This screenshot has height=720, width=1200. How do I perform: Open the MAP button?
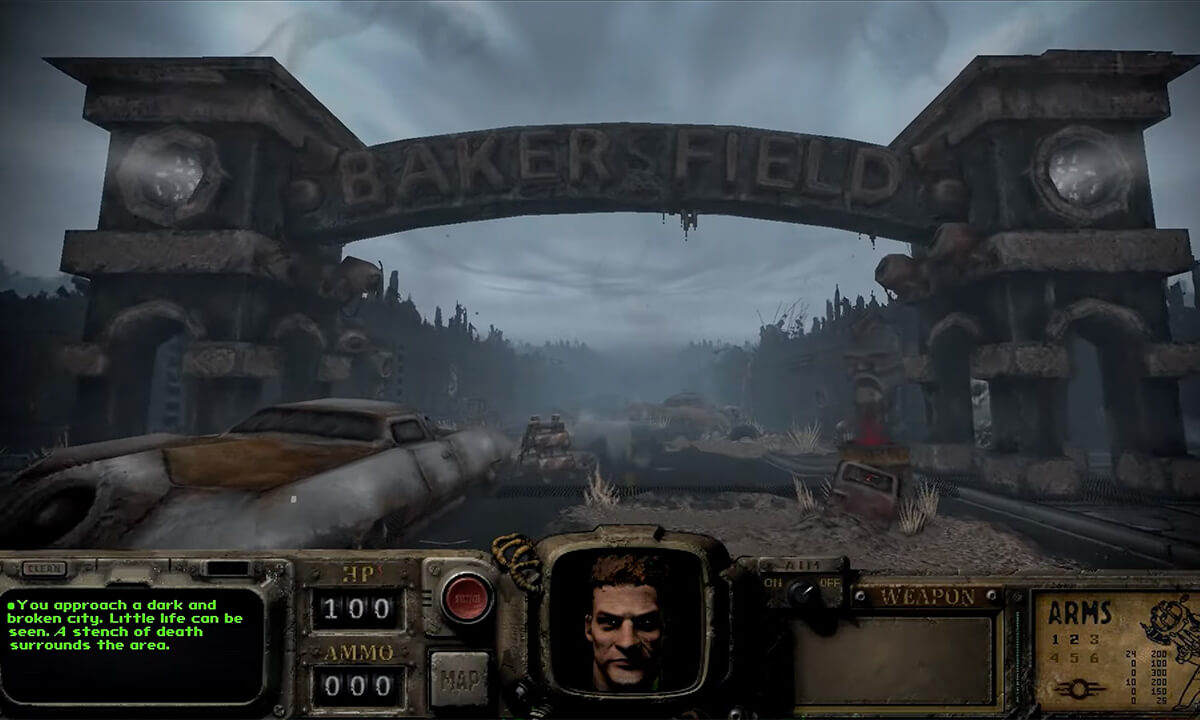coord(459,679)
